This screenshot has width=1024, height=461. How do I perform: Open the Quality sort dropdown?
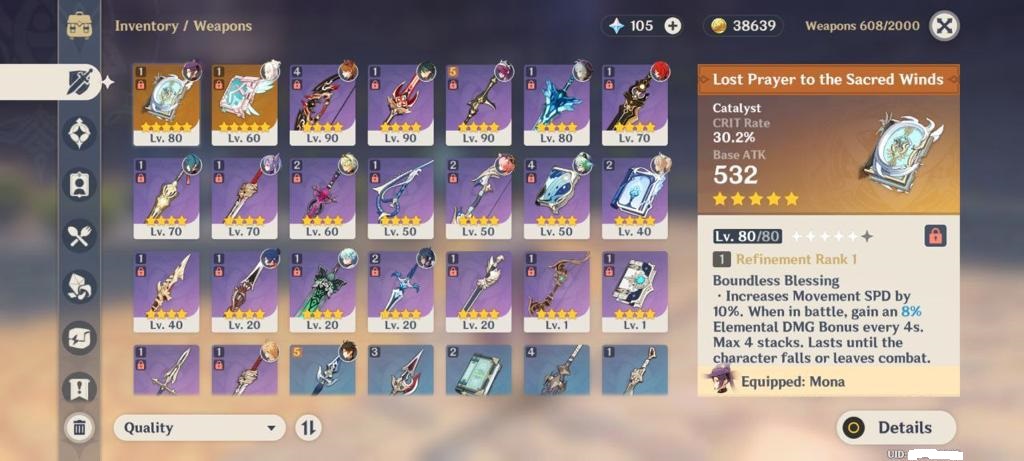199,428
